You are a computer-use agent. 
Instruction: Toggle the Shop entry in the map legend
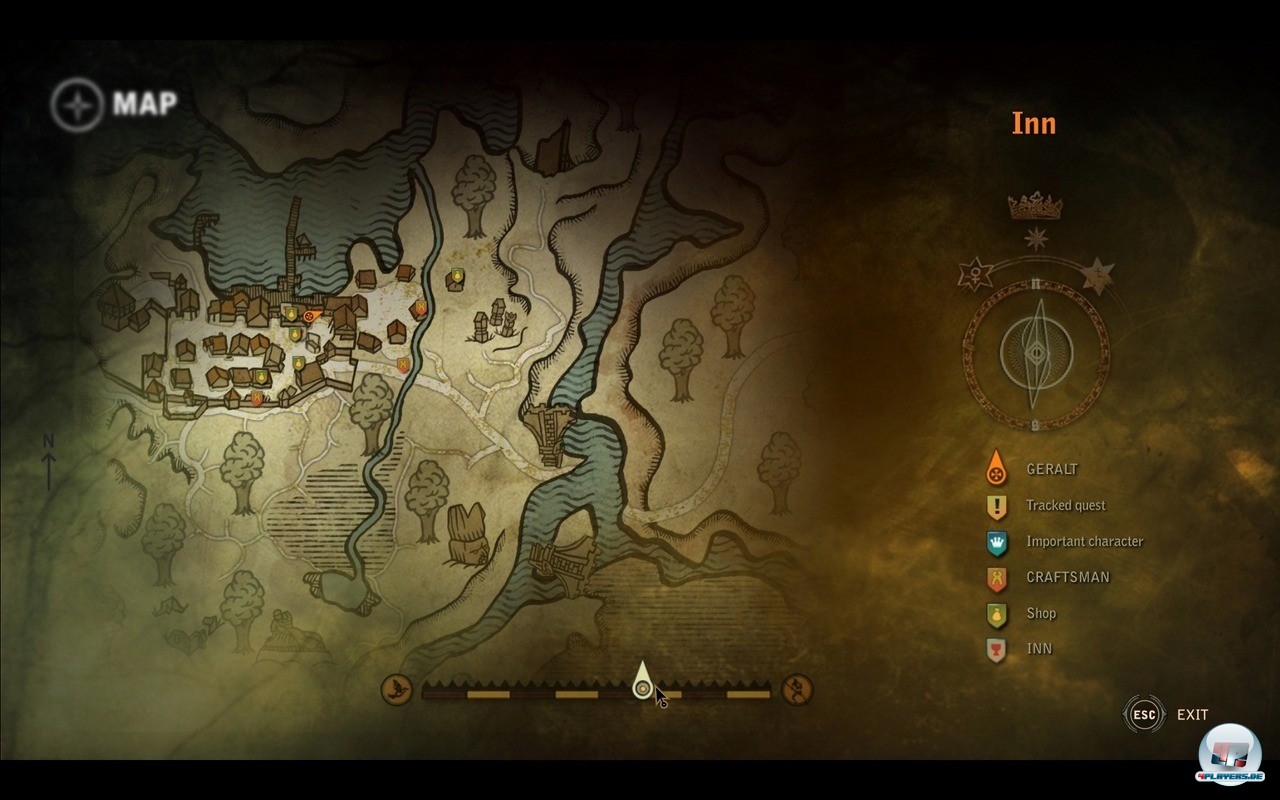point(1042,613)
